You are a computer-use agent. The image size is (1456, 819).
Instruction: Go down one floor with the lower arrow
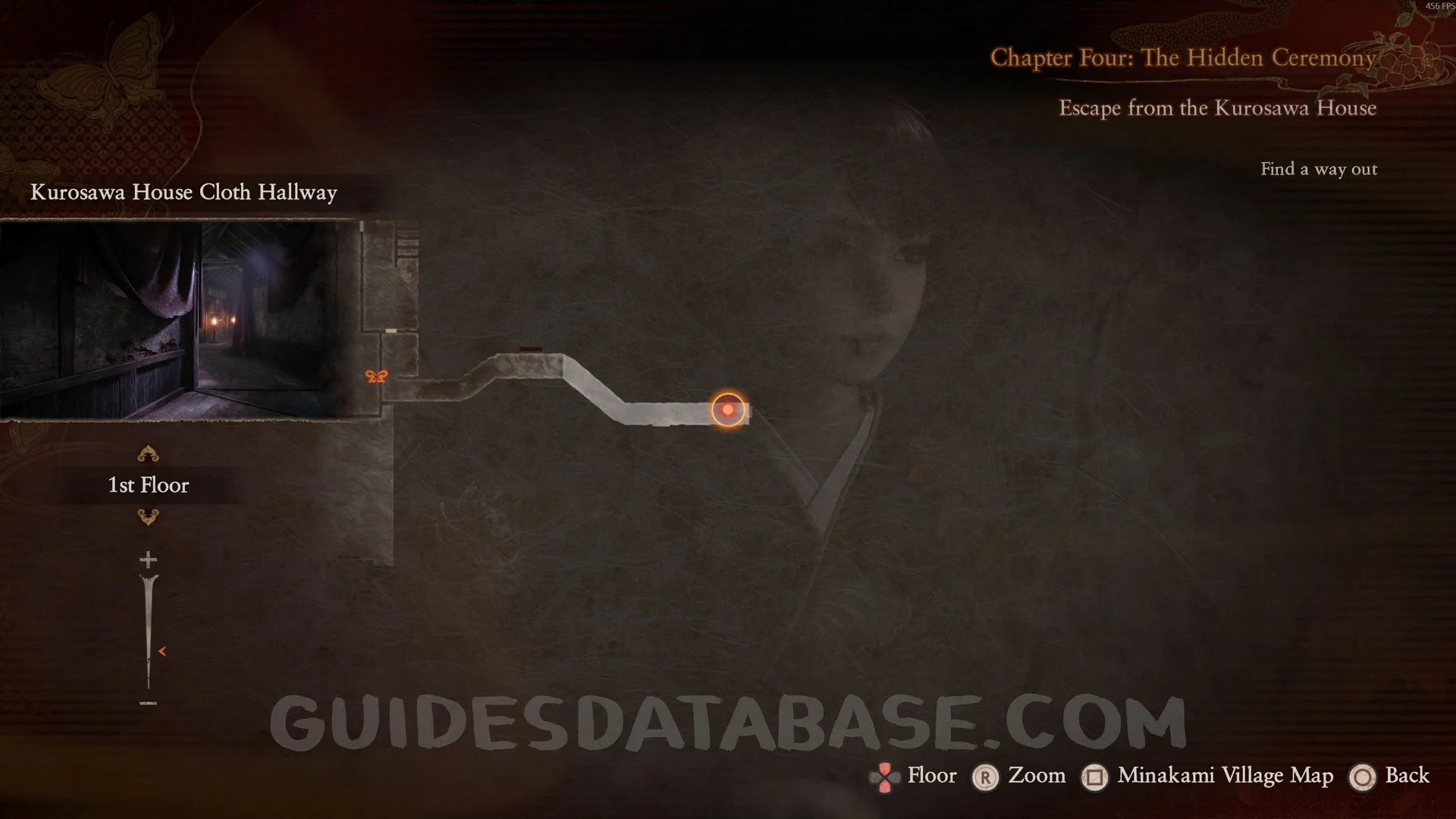[x=148, y=517]
